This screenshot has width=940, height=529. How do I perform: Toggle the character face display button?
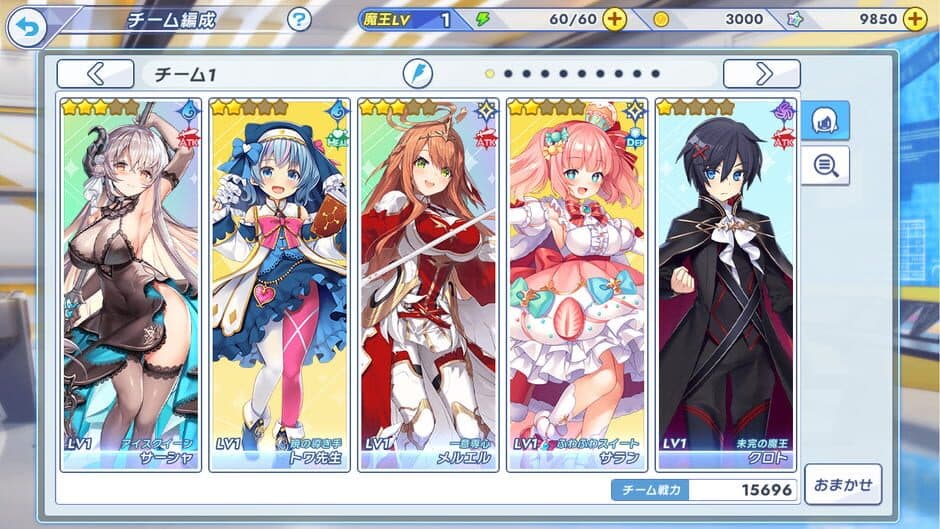826,120
